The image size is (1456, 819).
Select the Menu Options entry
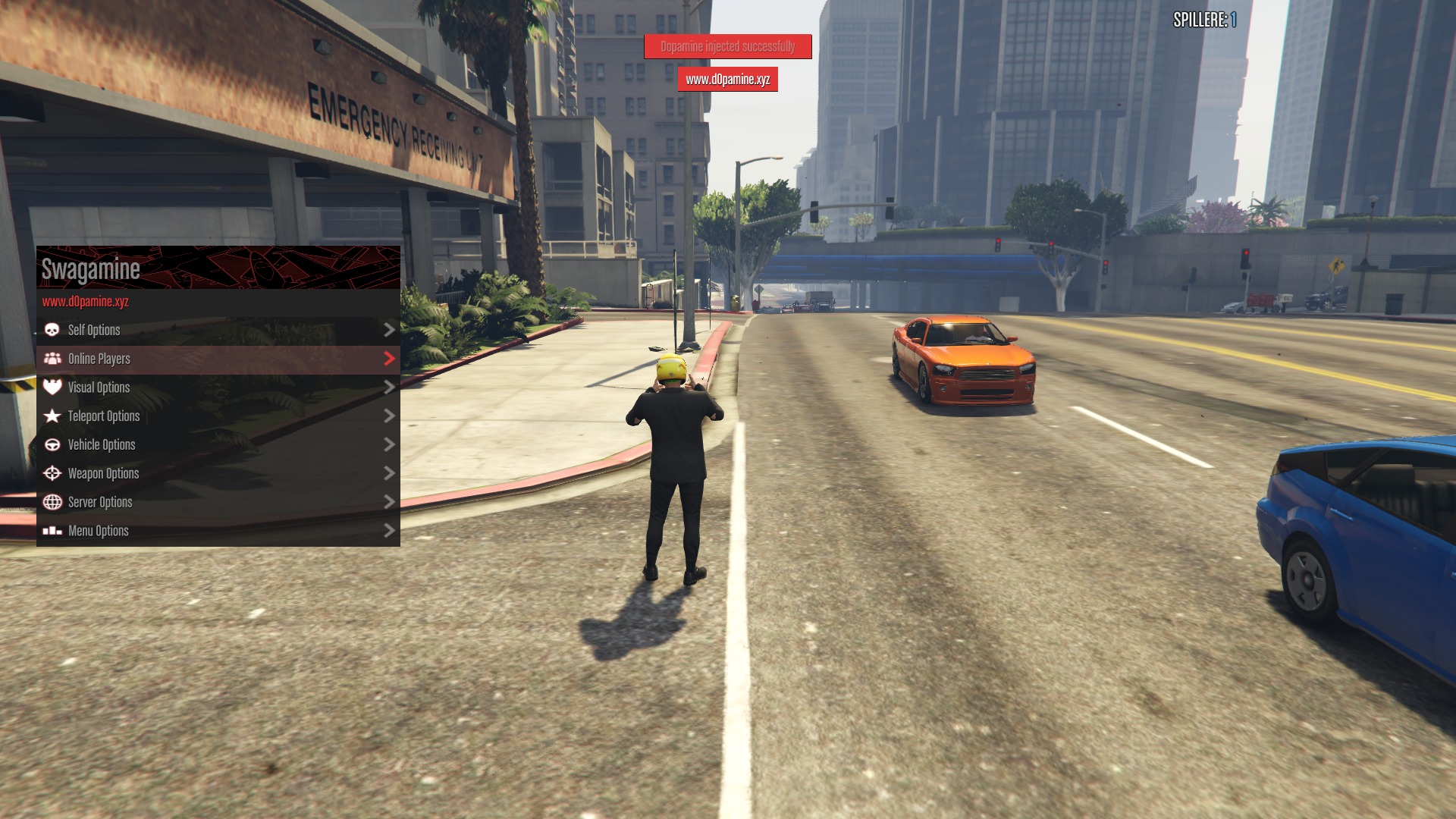[x=98, y=530]
